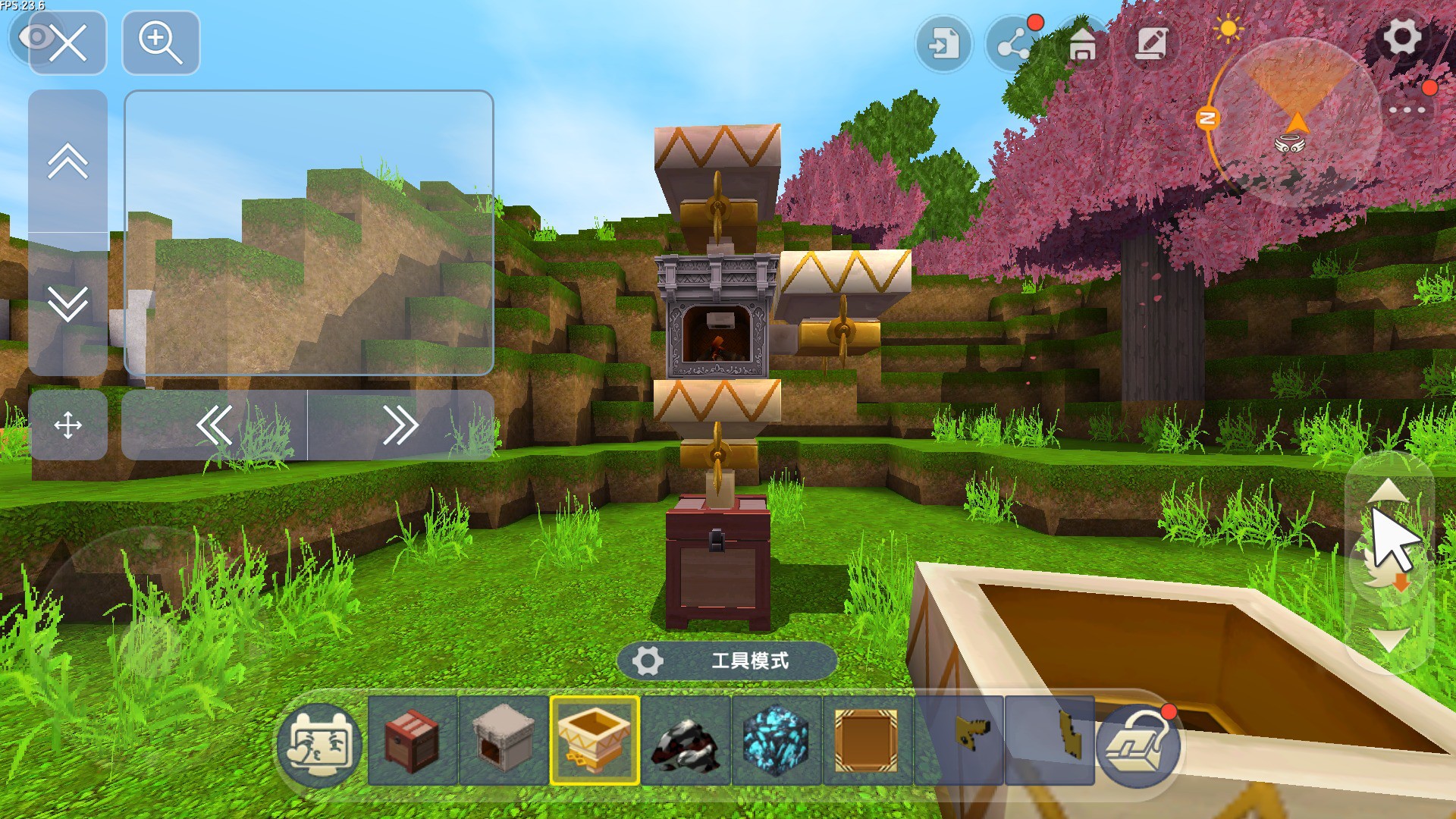Viewport: 1456px width, 819px height.
Task: Close the camera panel with the X button
Action: point(67,43)
